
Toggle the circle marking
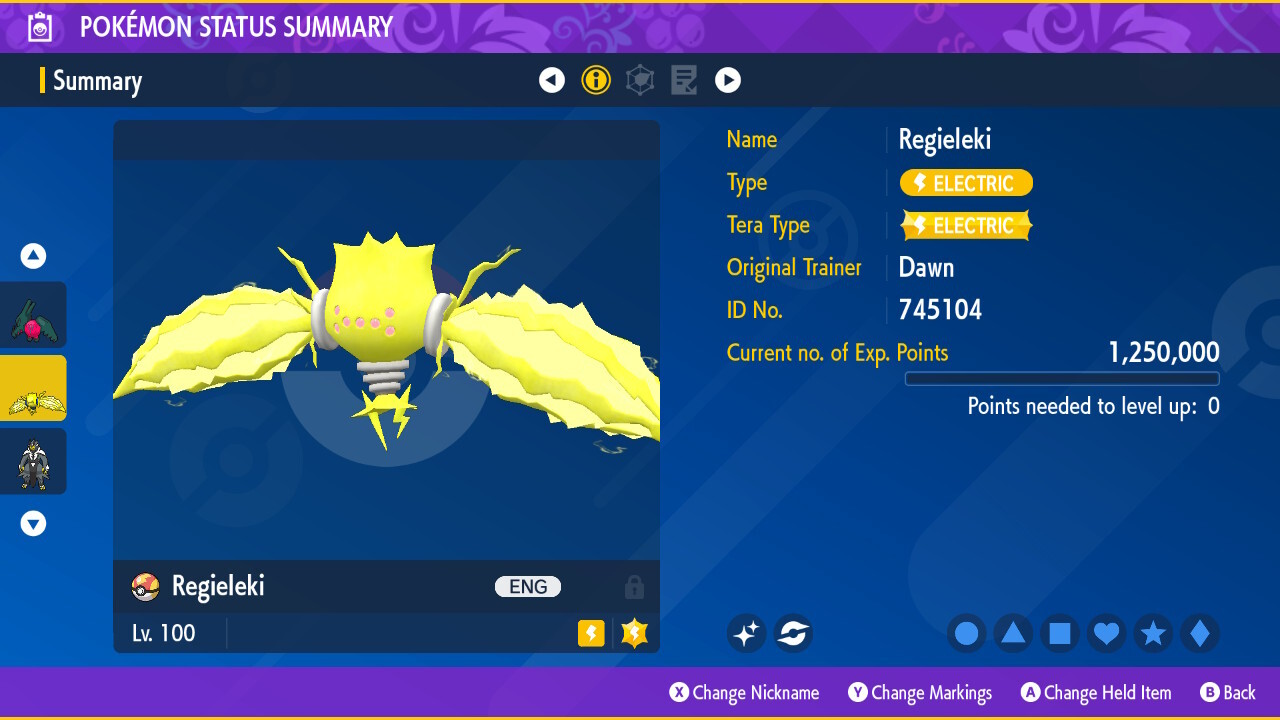coord(967,633)
